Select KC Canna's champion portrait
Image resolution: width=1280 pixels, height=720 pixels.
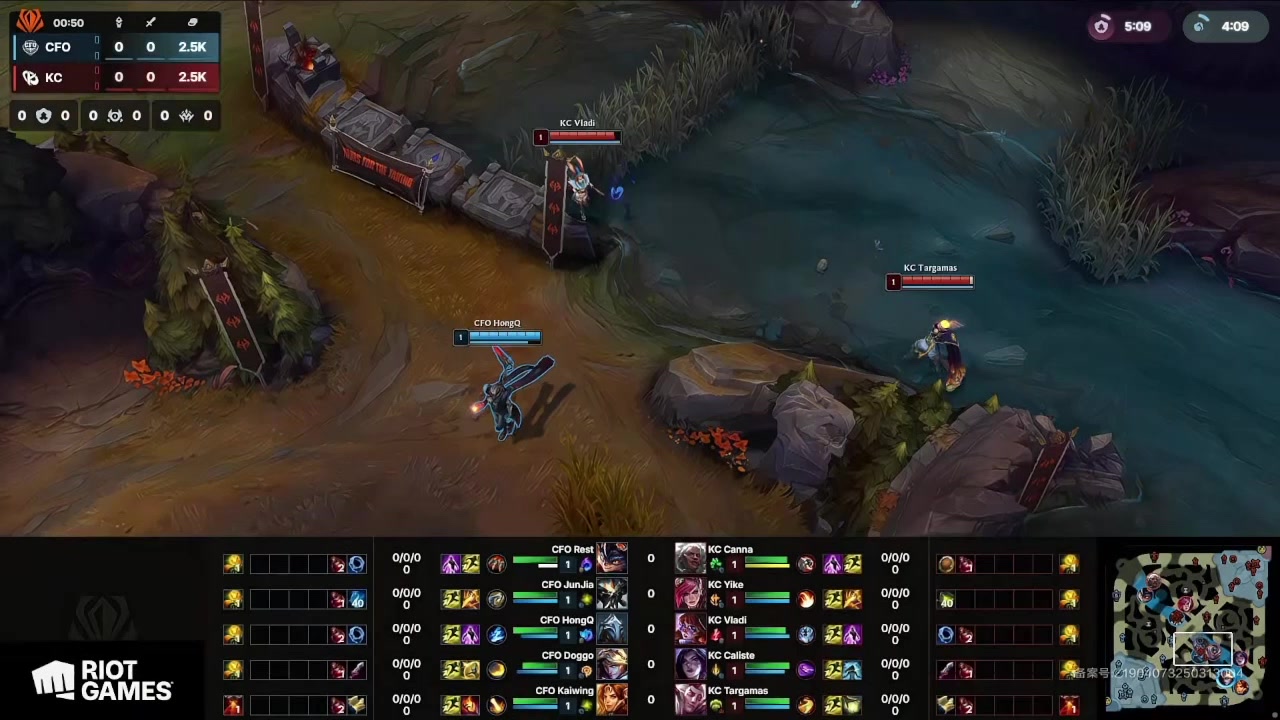[690, 558]
